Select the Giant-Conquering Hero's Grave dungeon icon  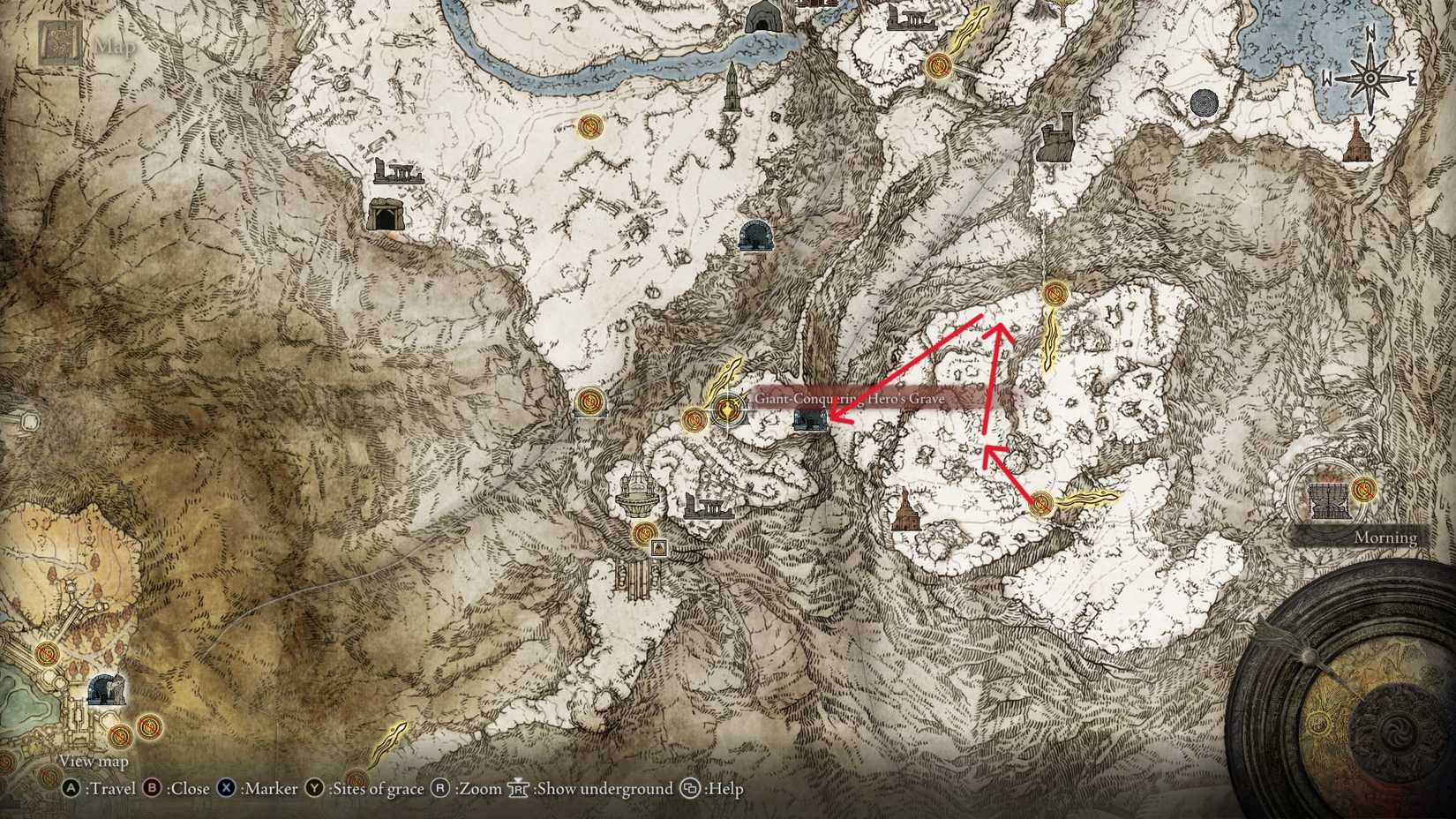point(810,421)
